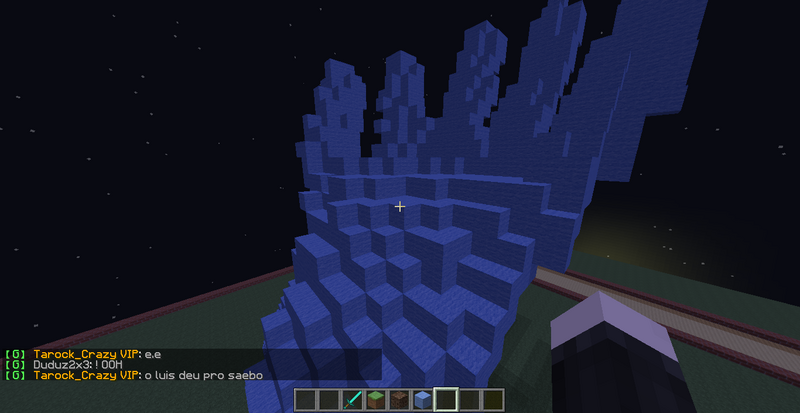This screenshot has width=800, height=413.
Task: Choose the dirt block in the hotbar
Action: 399,400
